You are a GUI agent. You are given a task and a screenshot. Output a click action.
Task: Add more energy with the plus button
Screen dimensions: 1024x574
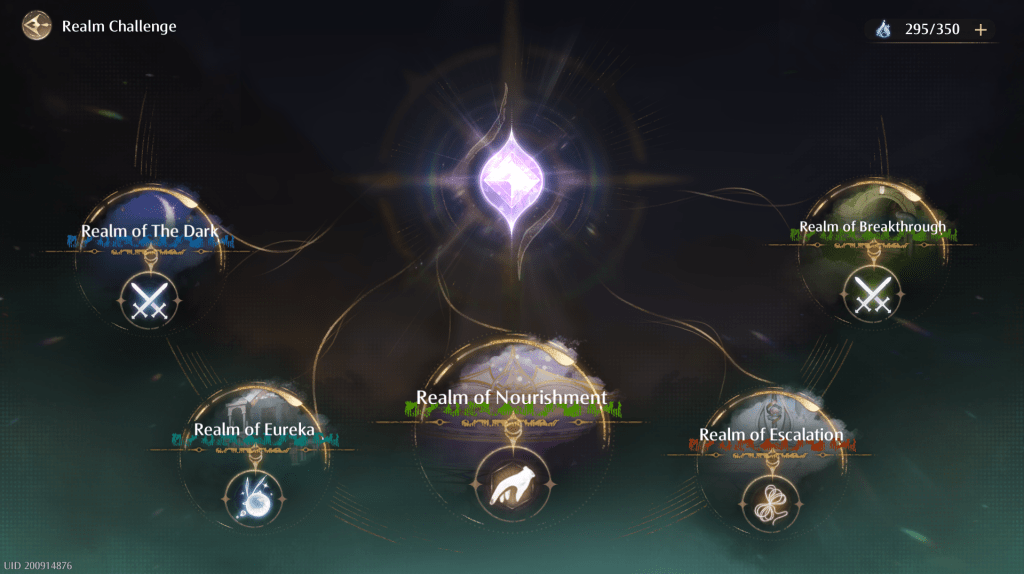click(x=981, y=30)
